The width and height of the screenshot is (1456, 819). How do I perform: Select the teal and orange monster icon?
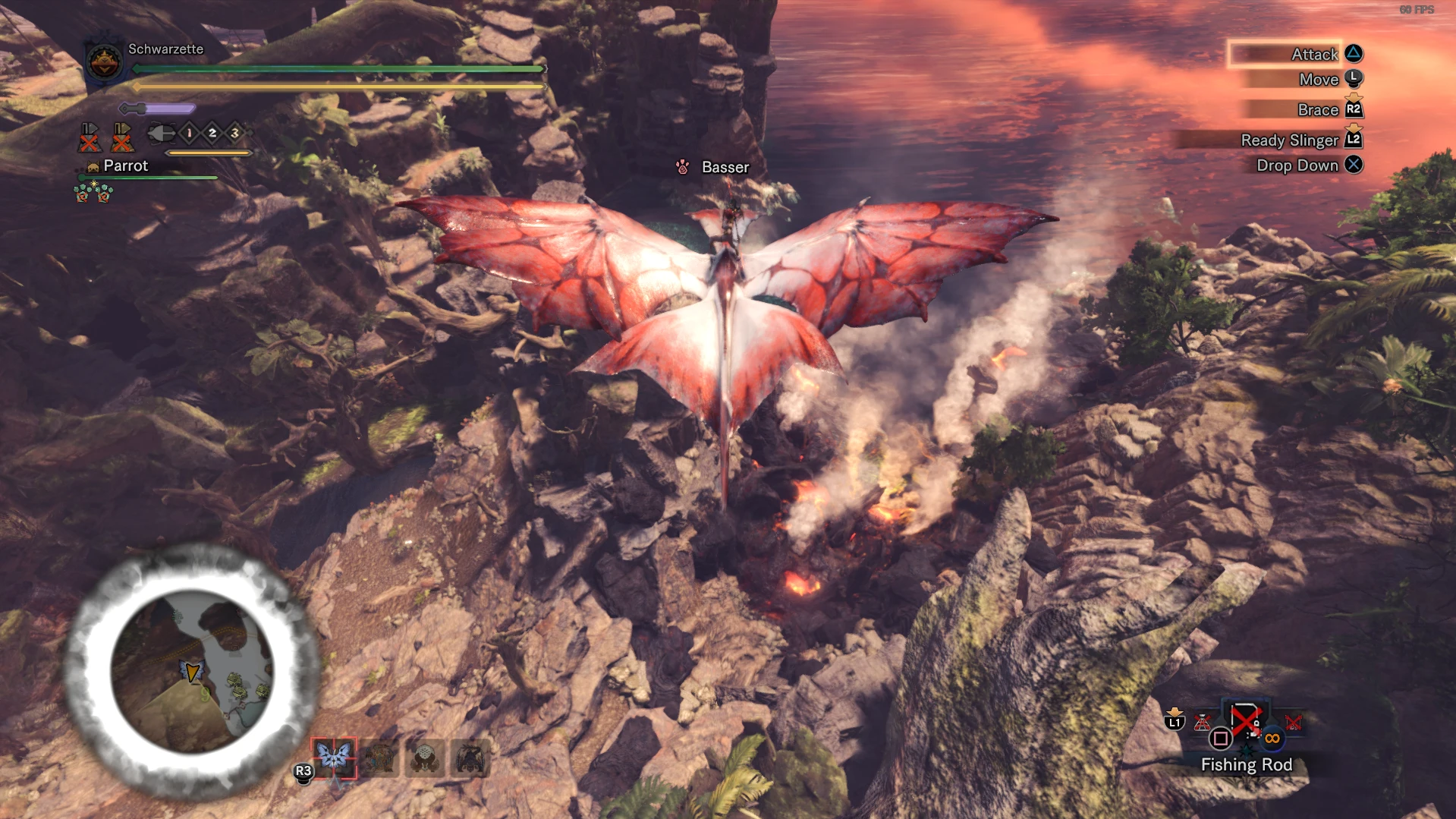pyautogui.click(x=379, y=758)
